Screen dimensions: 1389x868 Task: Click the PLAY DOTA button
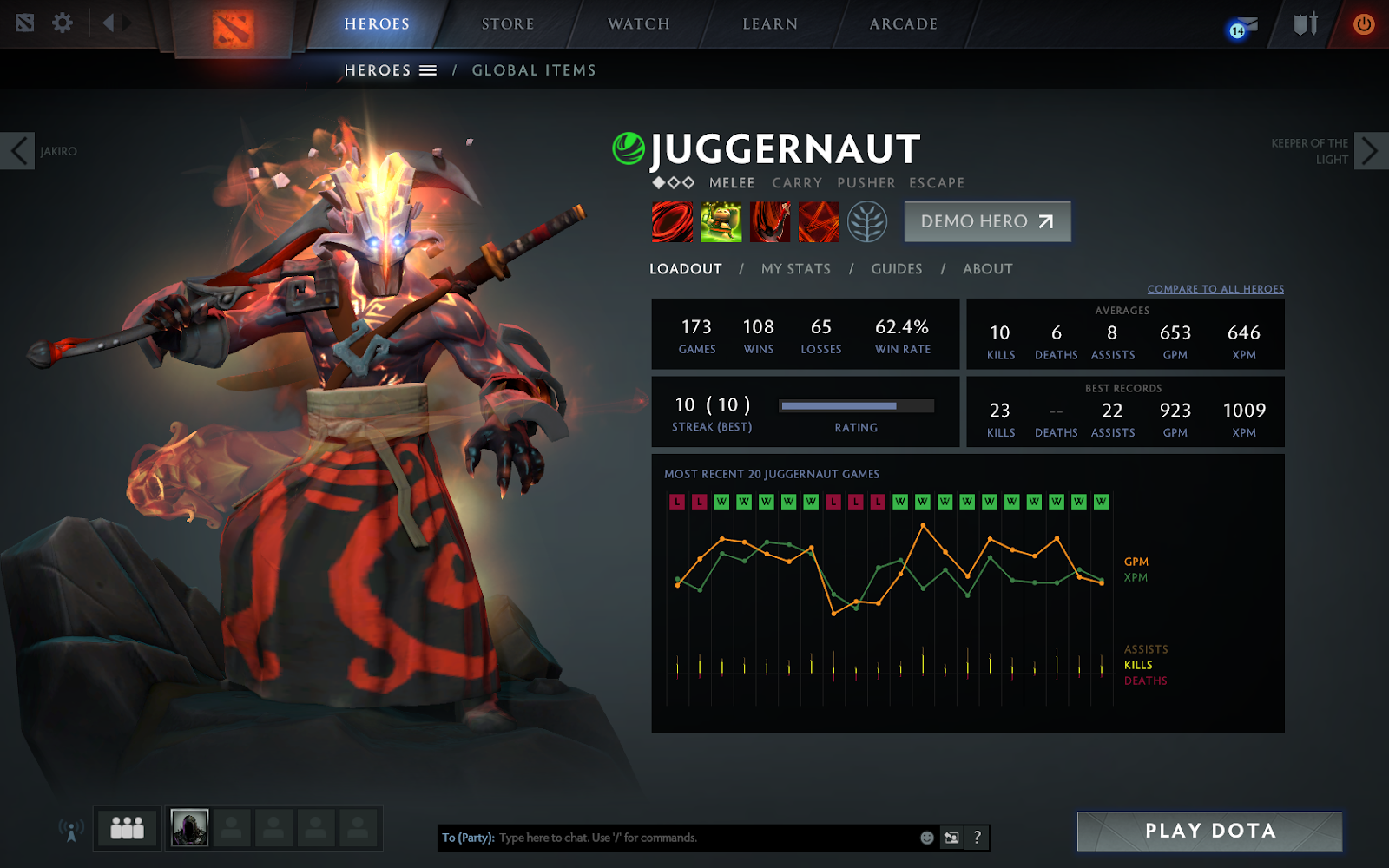pos(1209,832)
